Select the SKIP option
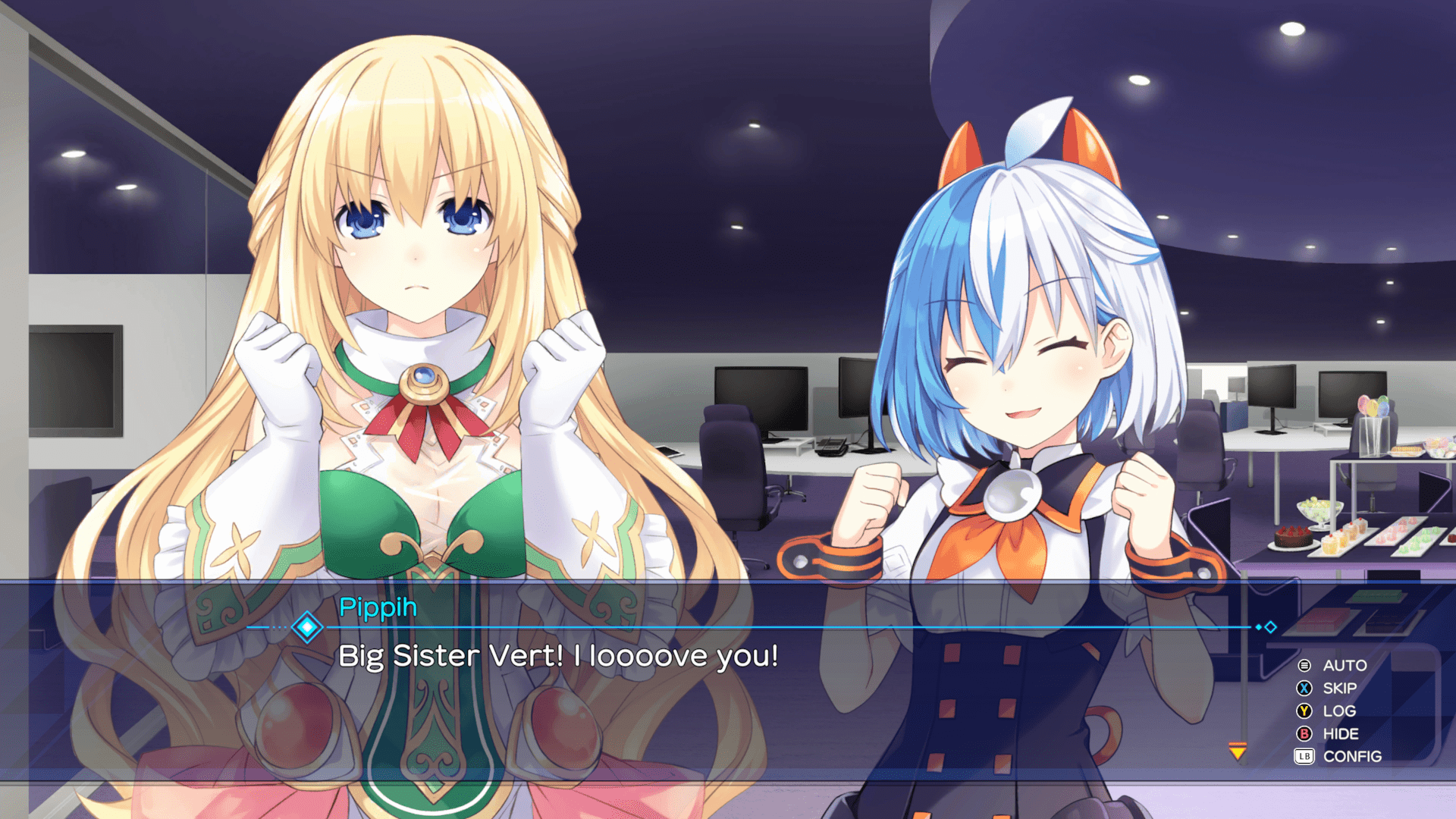 pos(1339,688)
